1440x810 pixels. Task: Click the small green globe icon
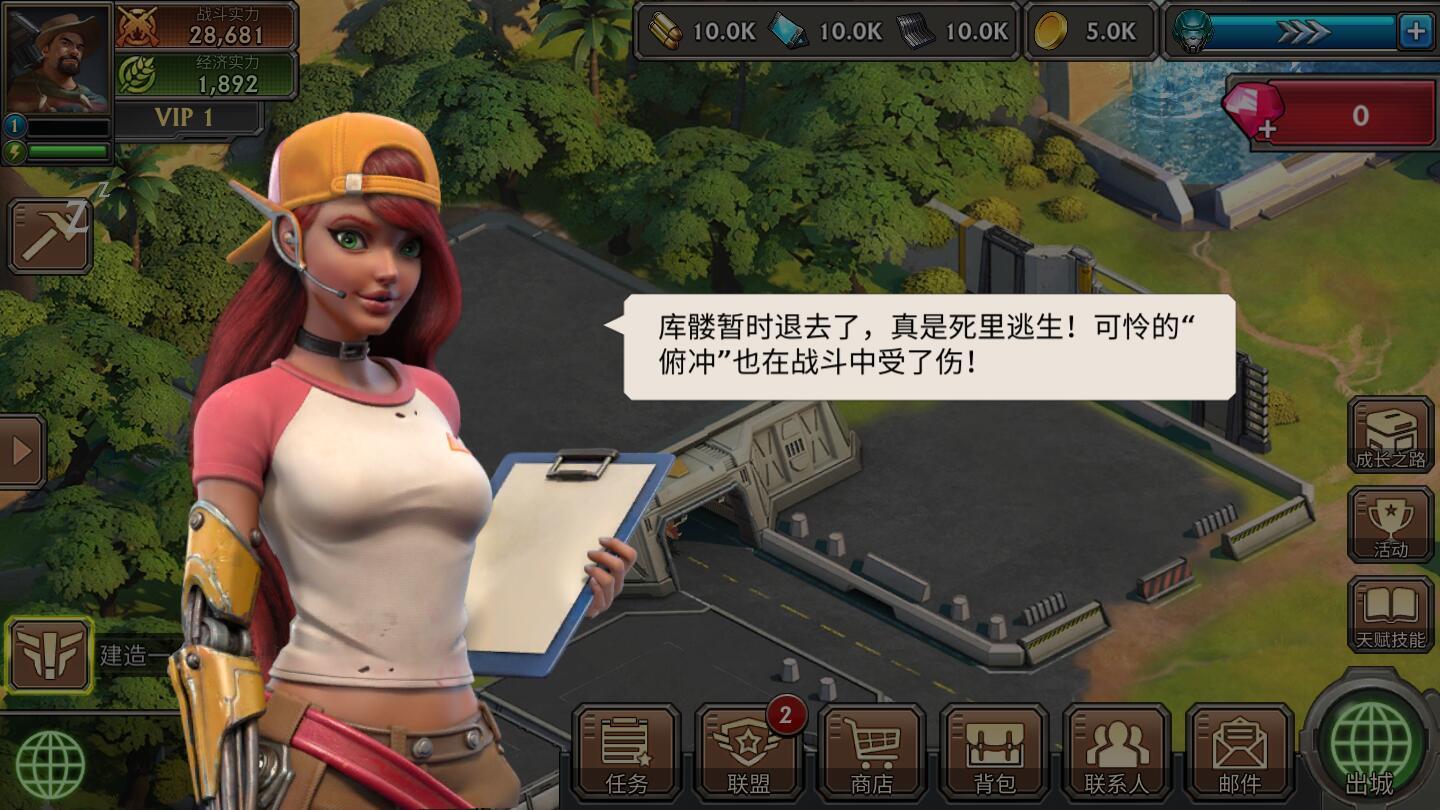pos(50,765)
